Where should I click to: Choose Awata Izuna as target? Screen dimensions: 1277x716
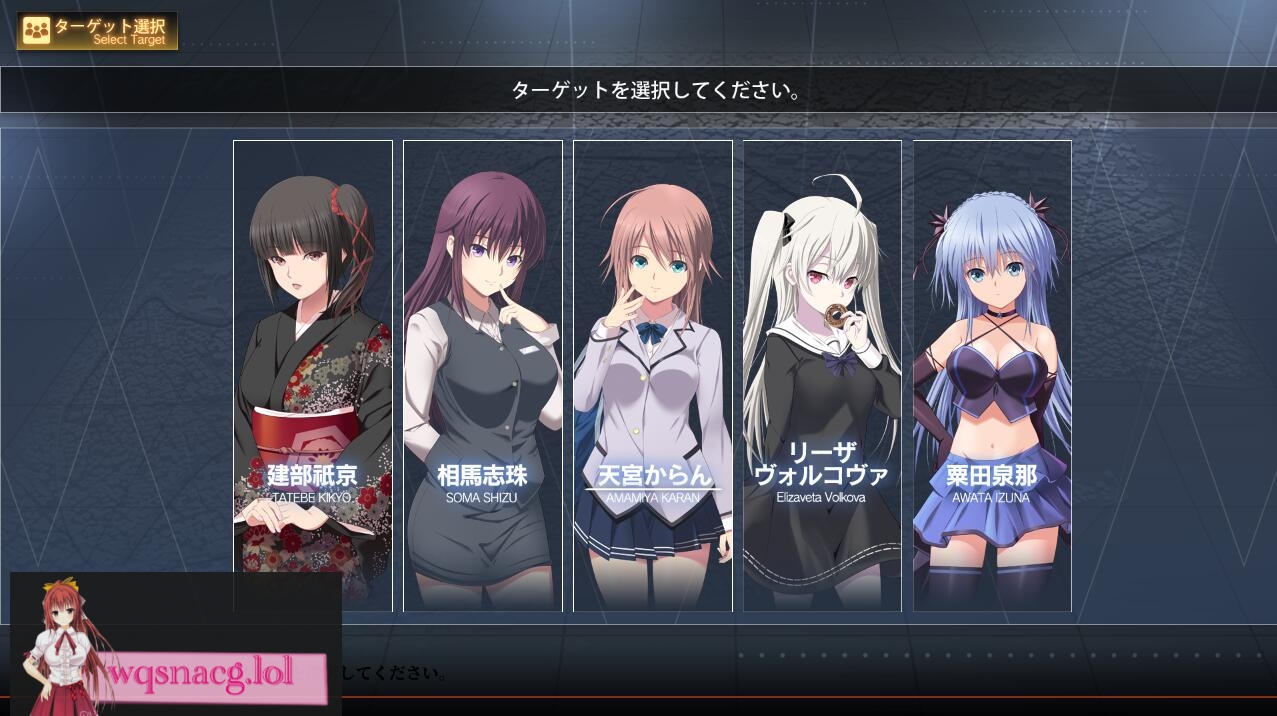(x=992, y=375)
